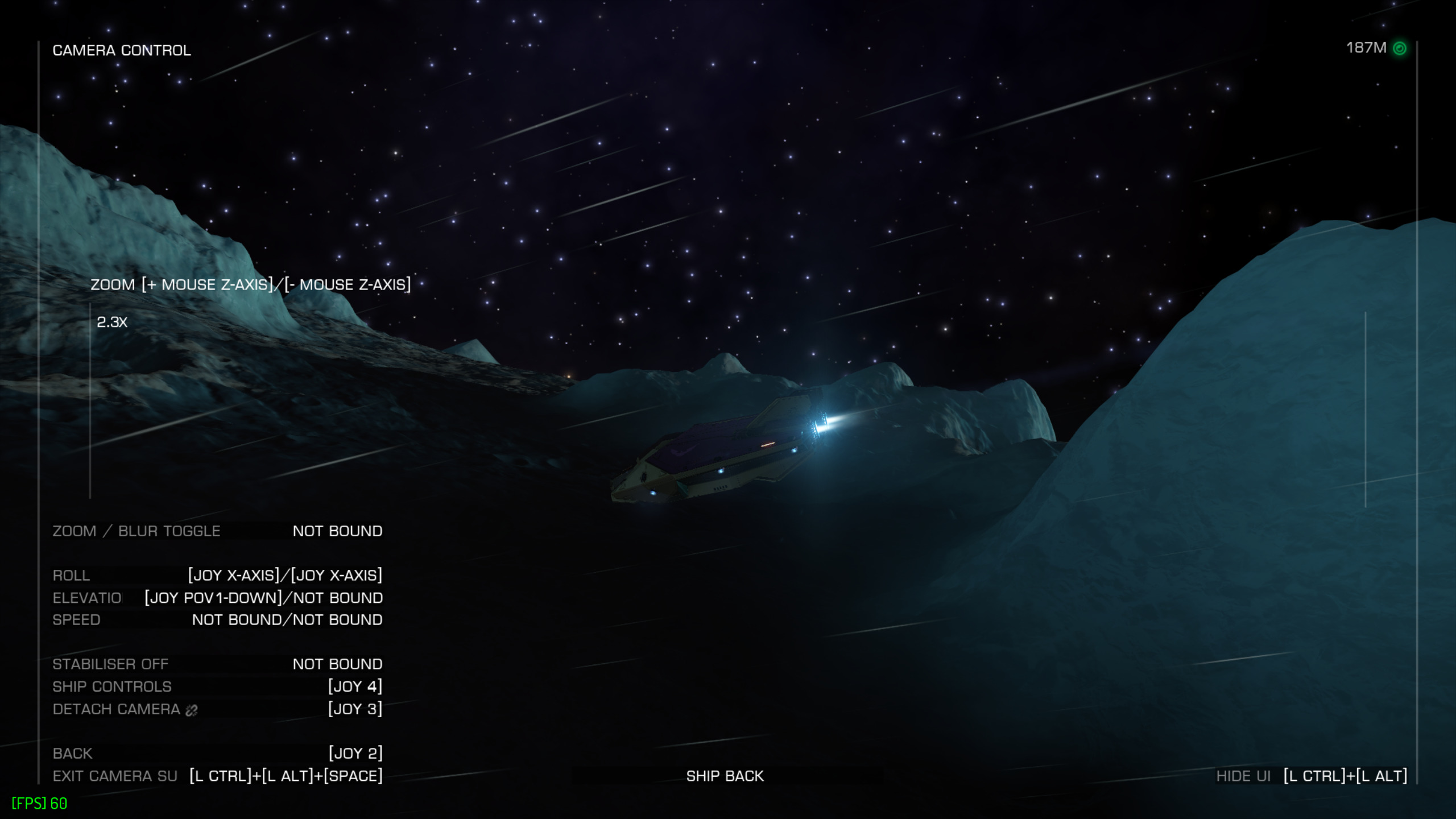Screen dimensions: 1456x819
Task: Click the Ship Back camera label
Action: [x=725, y=776]
